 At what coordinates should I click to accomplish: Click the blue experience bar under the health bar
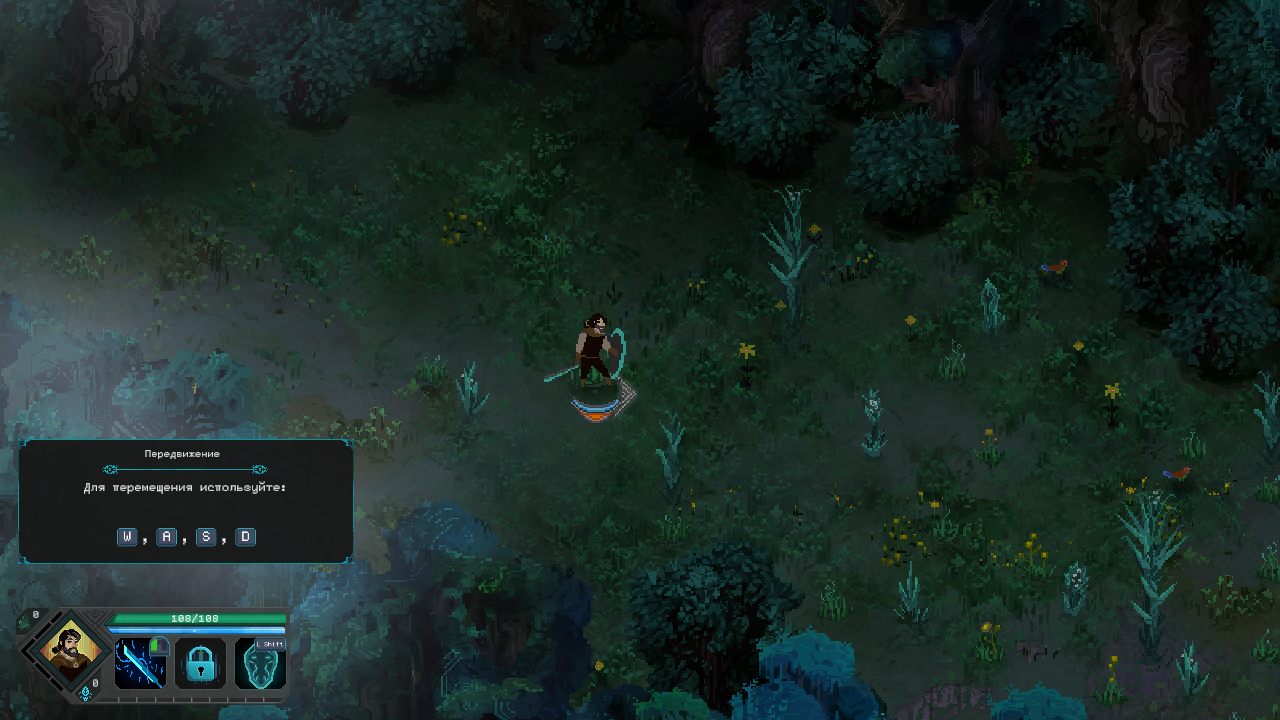pos(199,630)
